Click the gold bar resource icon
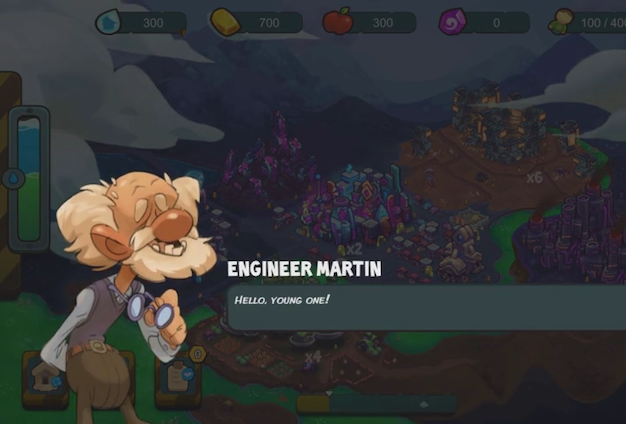 click(x=225, y=21)
